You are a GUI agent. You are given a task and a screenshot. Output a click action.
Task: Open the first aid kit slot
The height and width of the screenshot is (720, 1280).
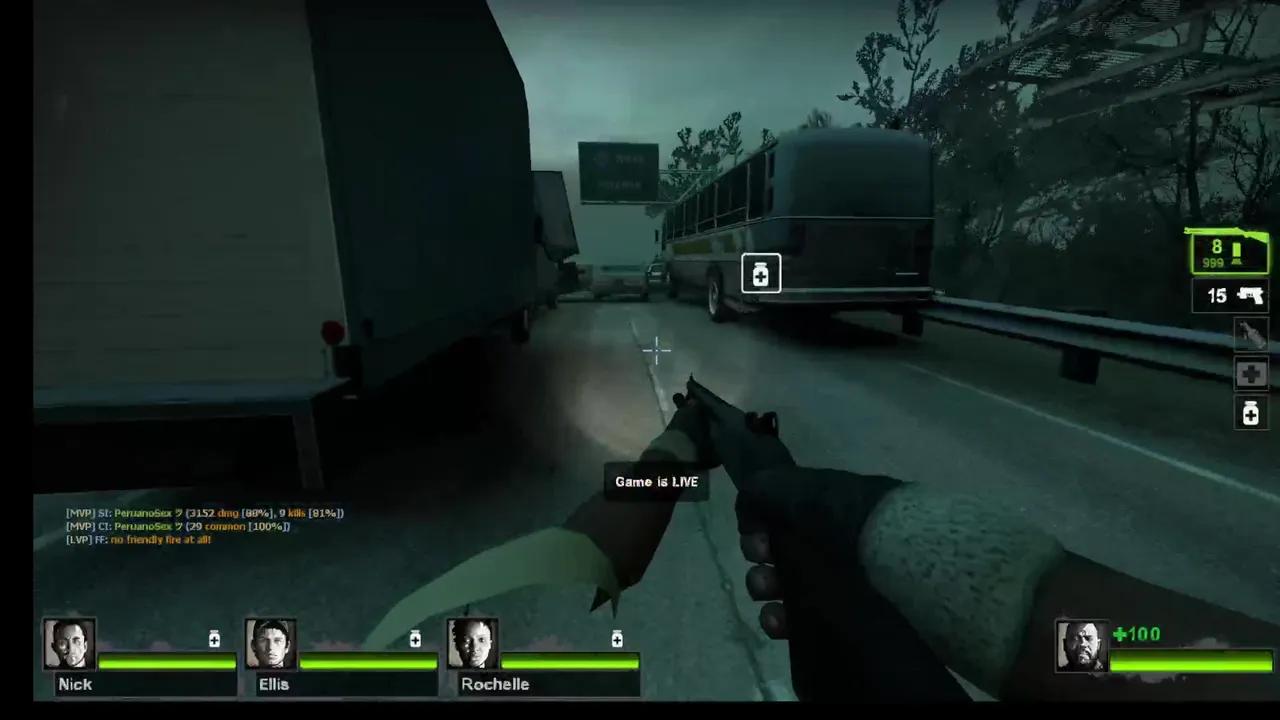1250,374
